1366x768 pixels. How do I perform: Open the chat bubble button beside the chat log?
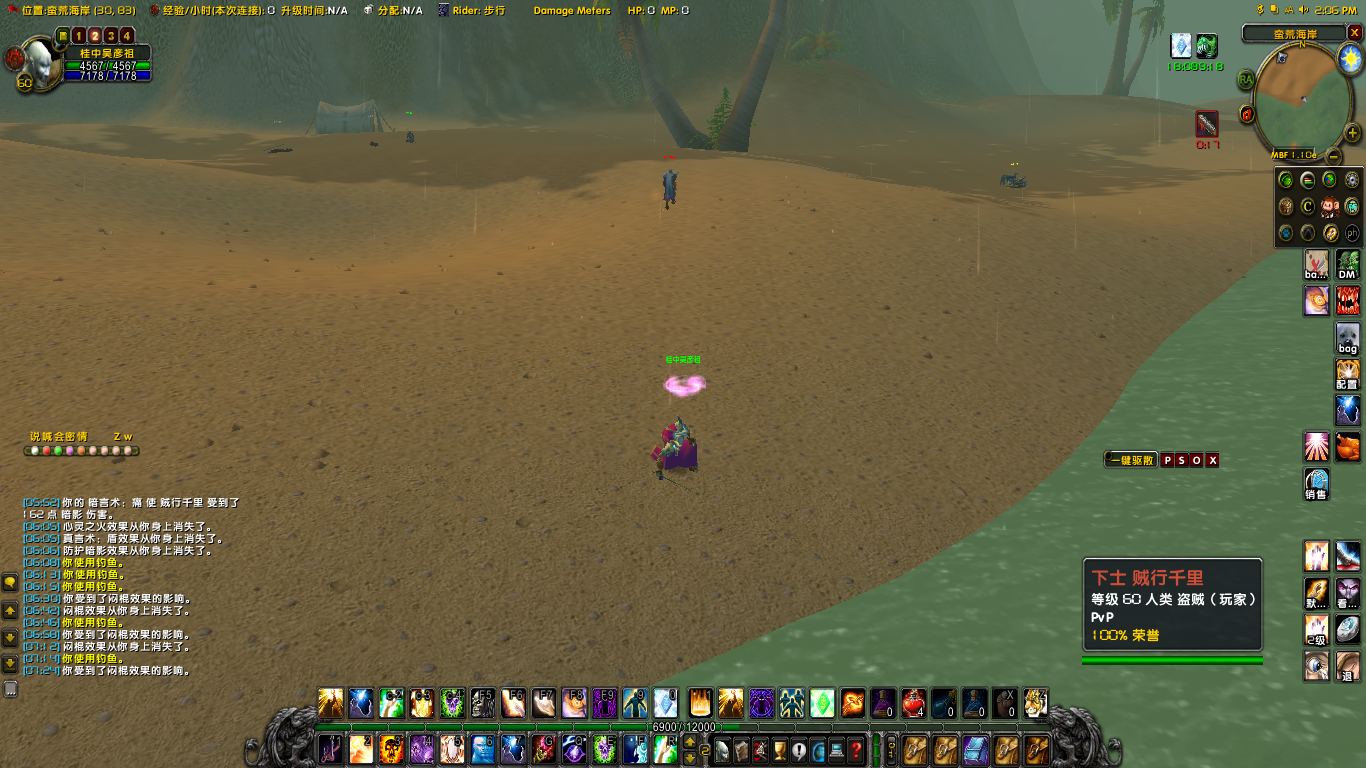tap(10, 583)
